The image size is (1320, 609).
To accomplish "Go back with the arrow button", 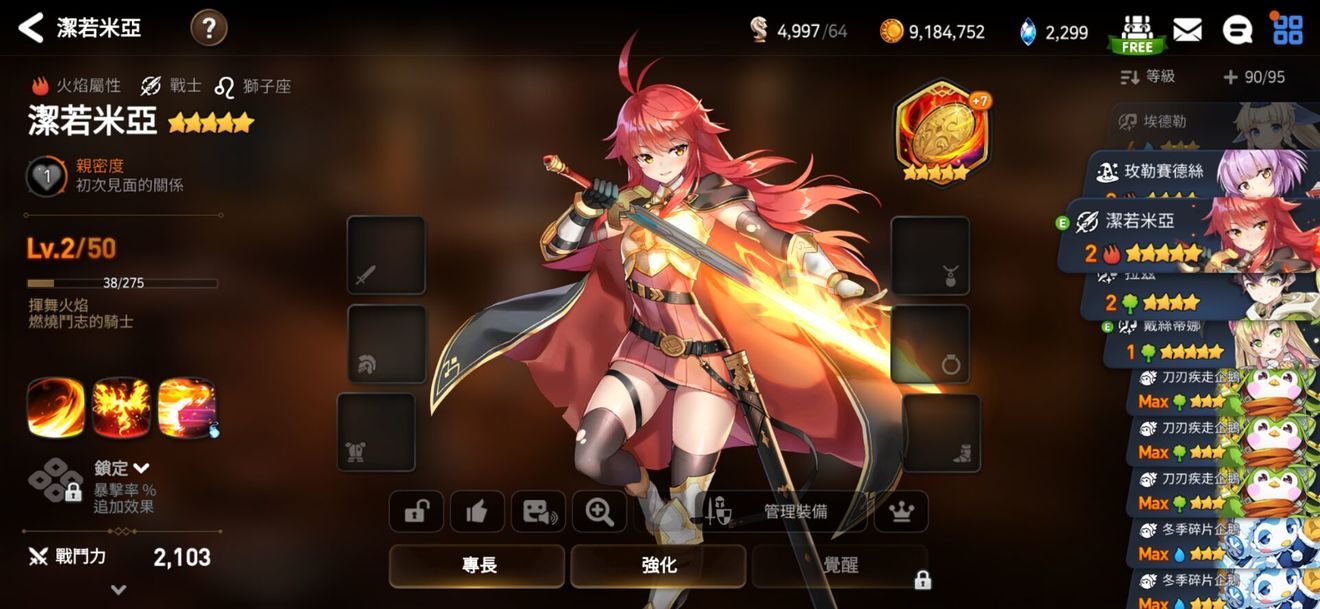I will coord(31,28).
